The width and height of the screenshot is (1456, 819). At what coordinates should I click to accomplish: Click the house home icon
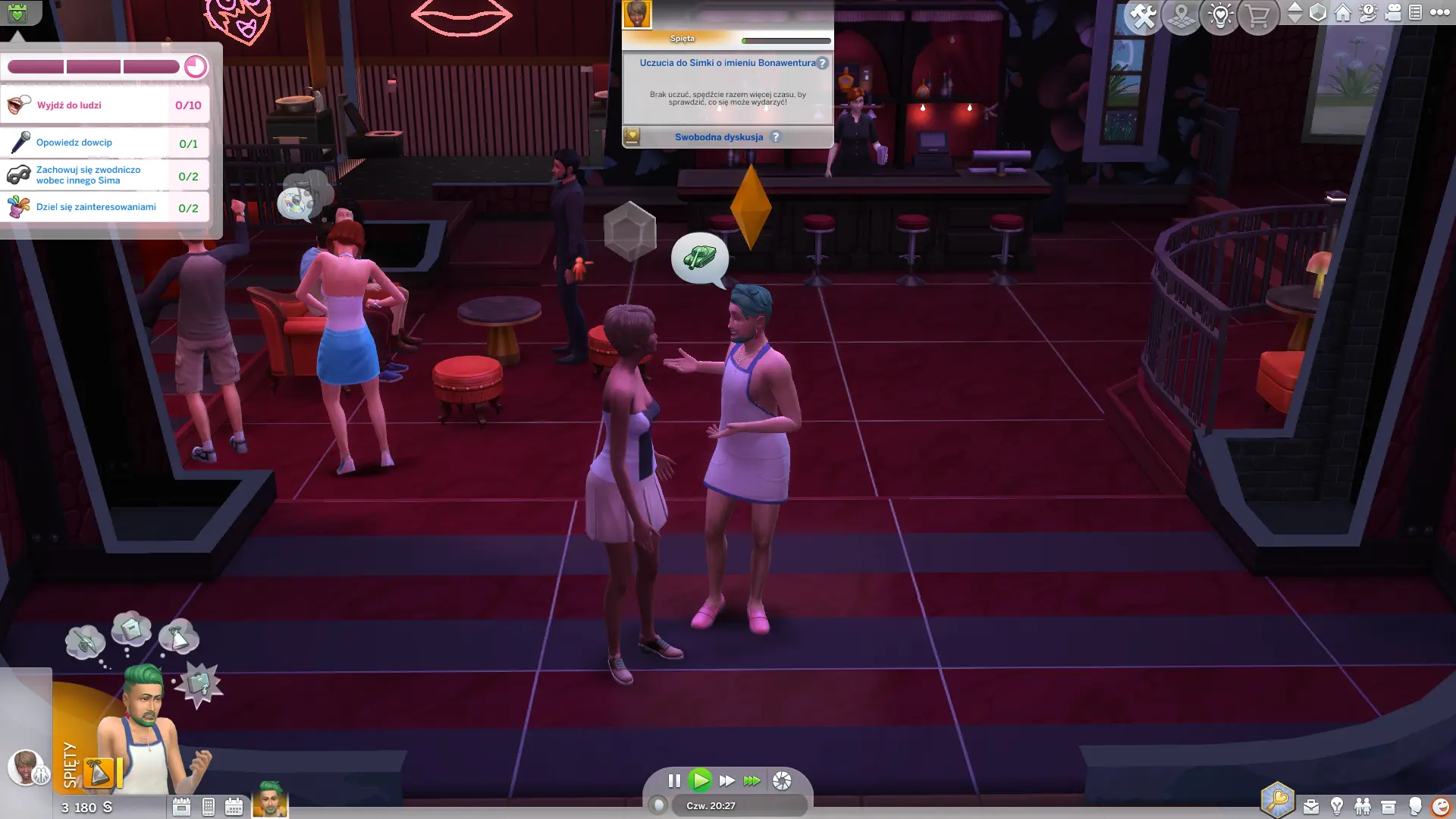[1343, 13]
